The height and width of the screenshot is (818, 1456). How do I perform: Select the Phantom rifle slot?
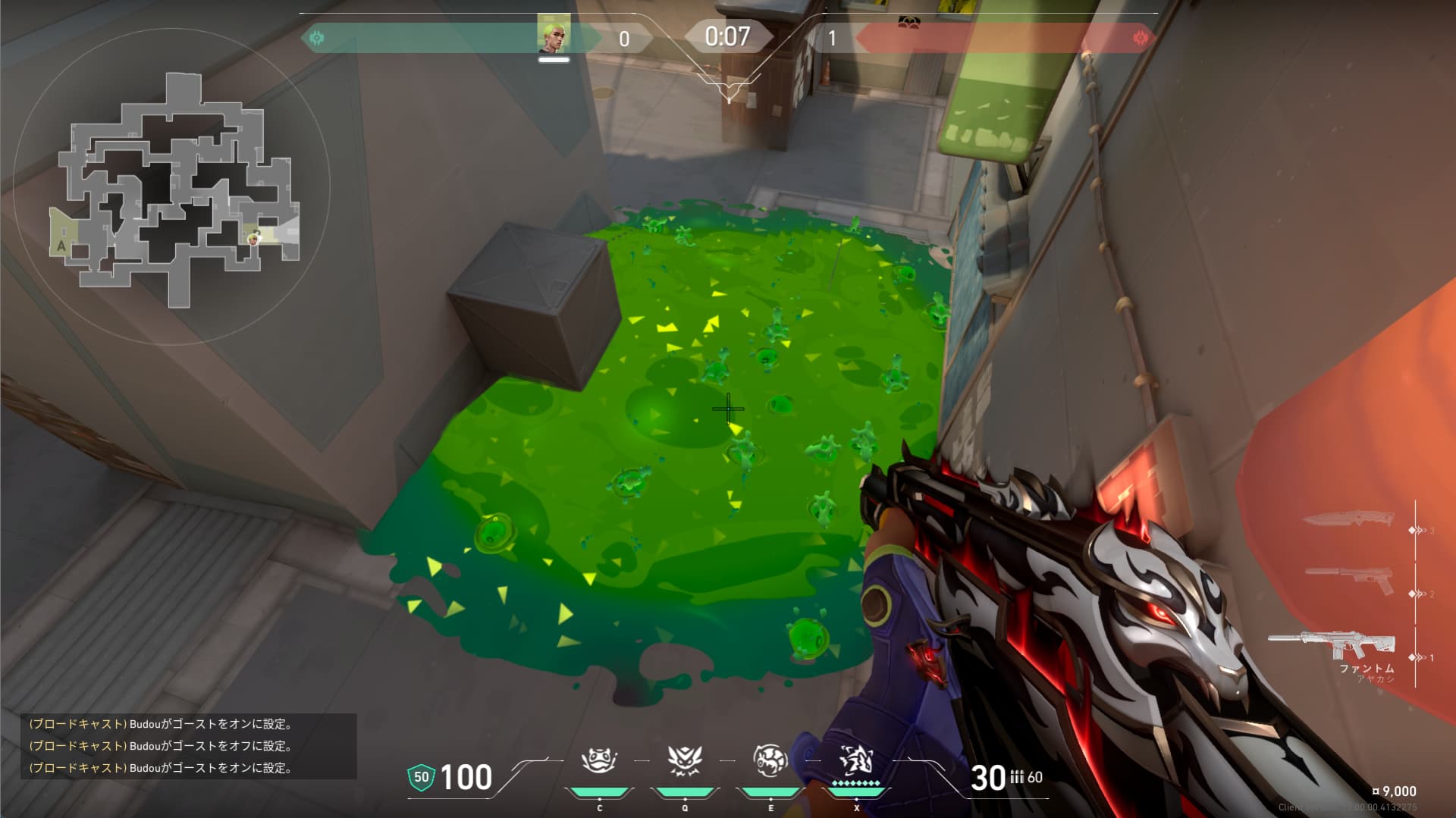[x=1332, y=645]
